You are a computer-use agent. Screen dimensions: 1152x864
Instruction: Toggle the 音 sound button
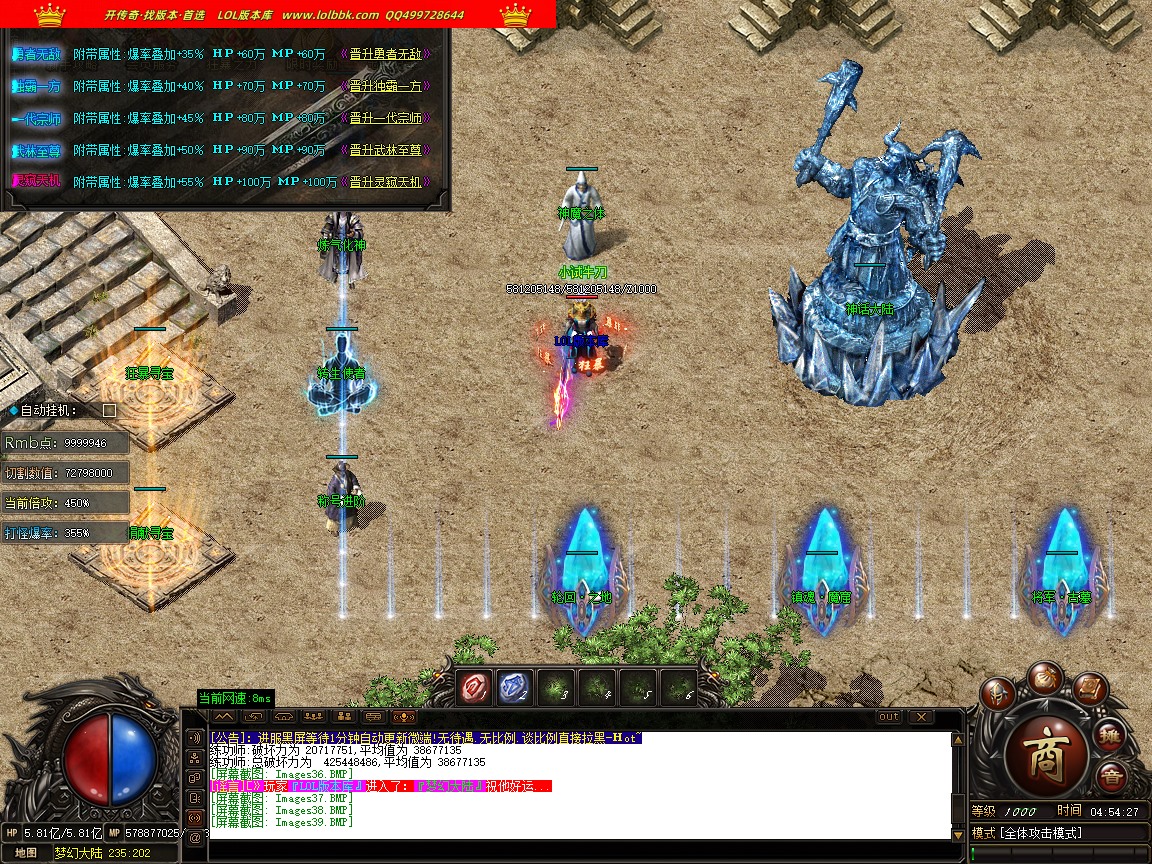pos(1110,778)
